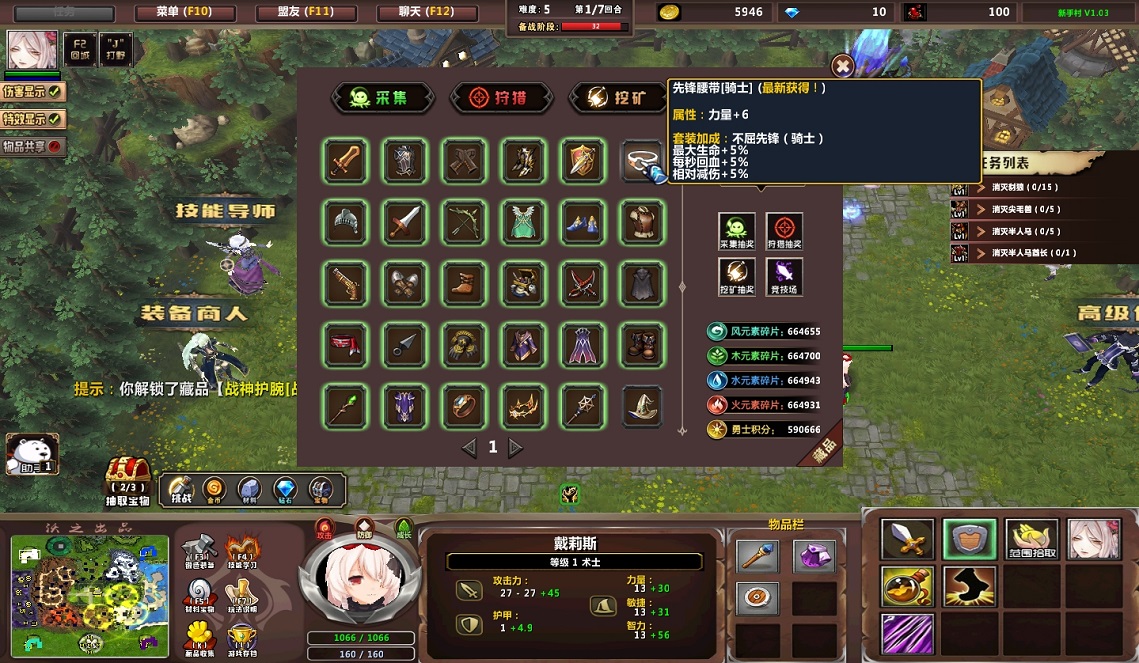1139x663 pixels.
Task: Activate the 范围拾取 area pickup ability
Action: point(1031,540)
